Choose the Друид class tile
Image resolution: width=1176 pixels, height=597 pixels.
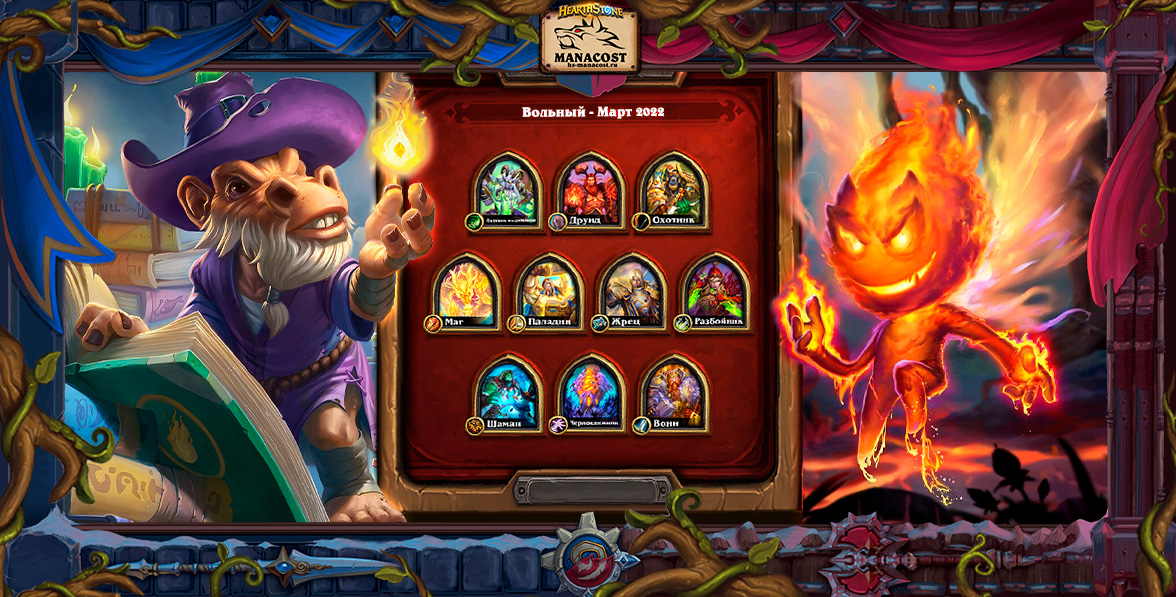(590, 191)
